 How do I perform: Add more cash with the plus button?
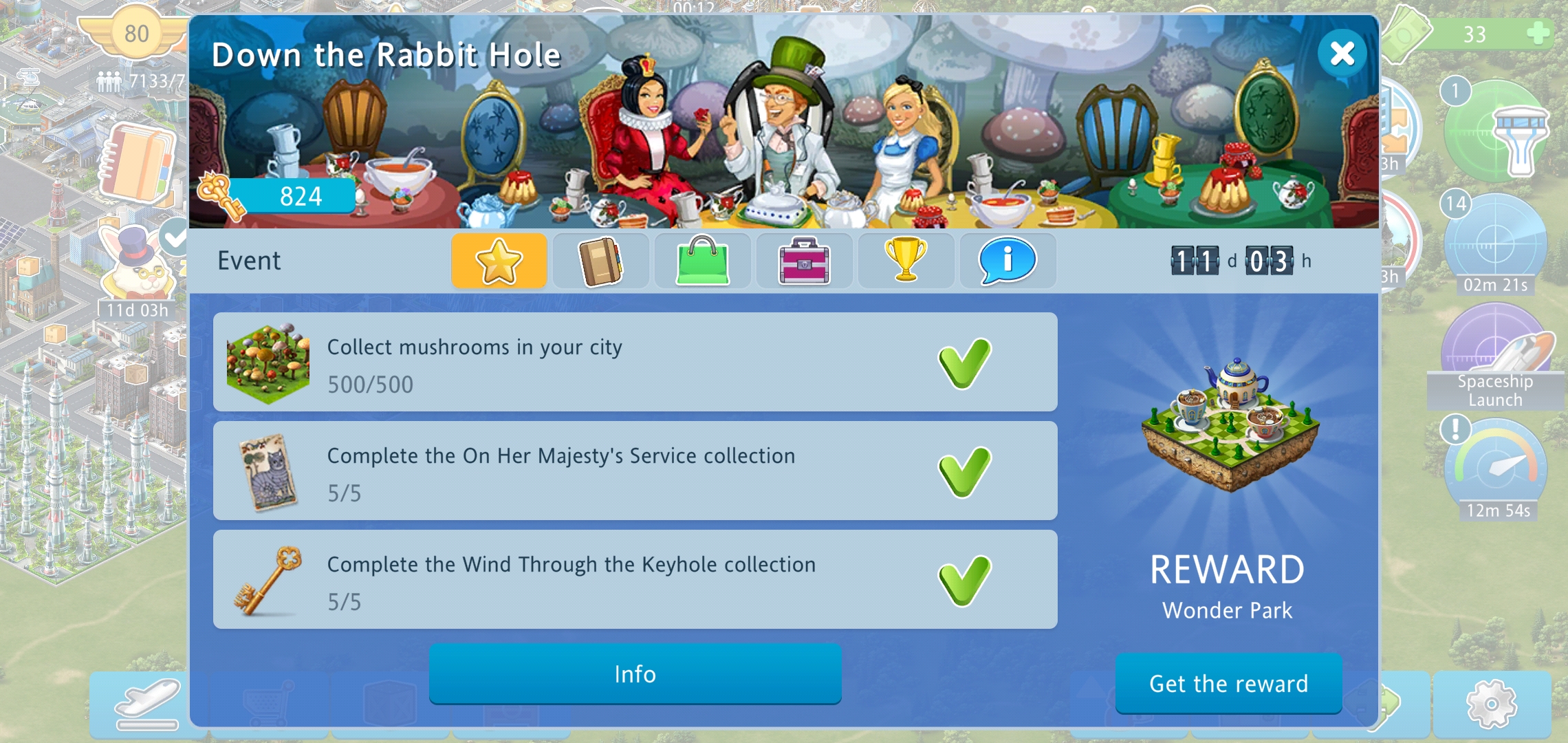coord(1538,32)
